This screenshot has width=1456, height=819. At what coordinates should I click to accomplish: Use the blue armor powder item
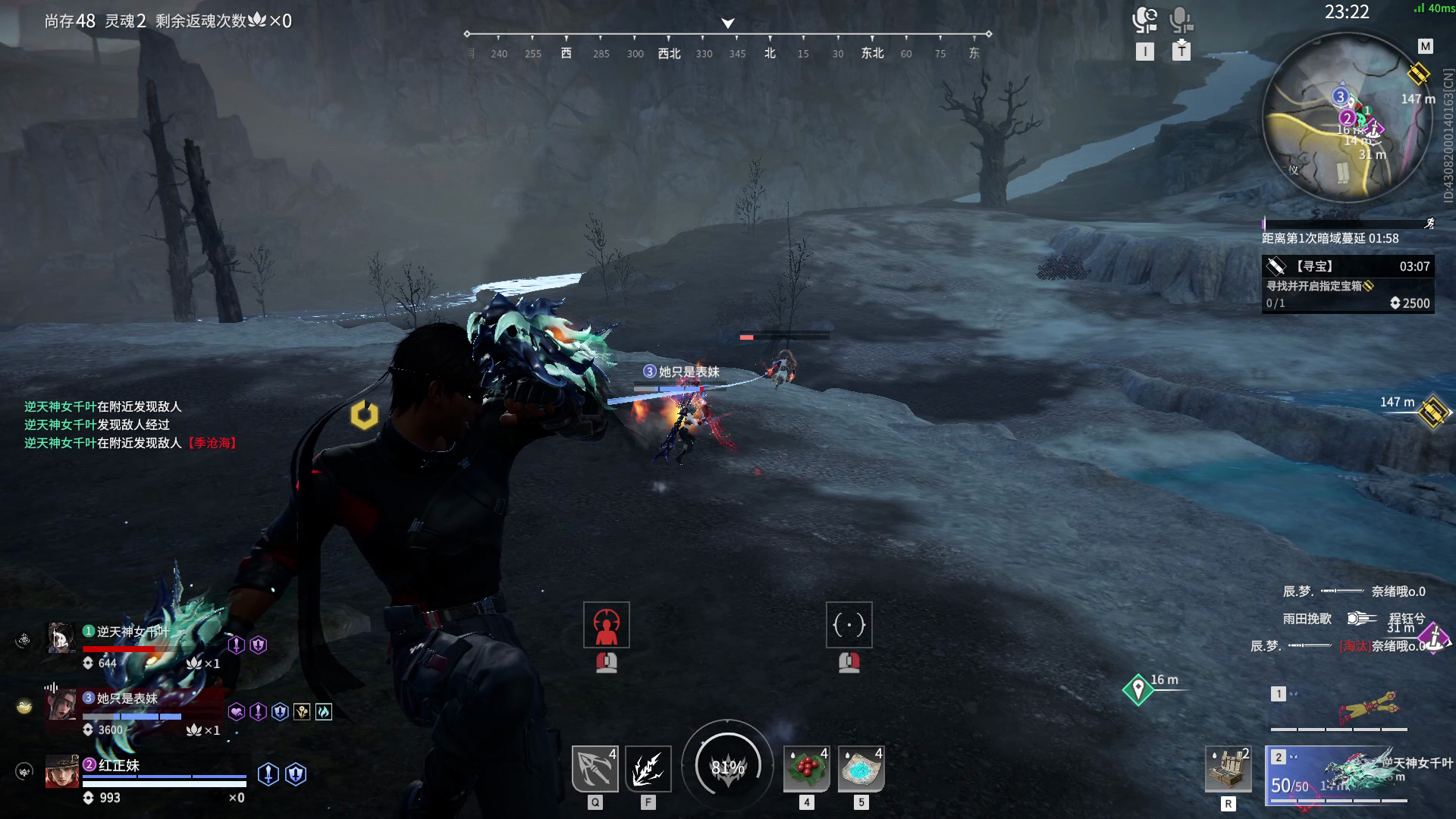(861, 769)
